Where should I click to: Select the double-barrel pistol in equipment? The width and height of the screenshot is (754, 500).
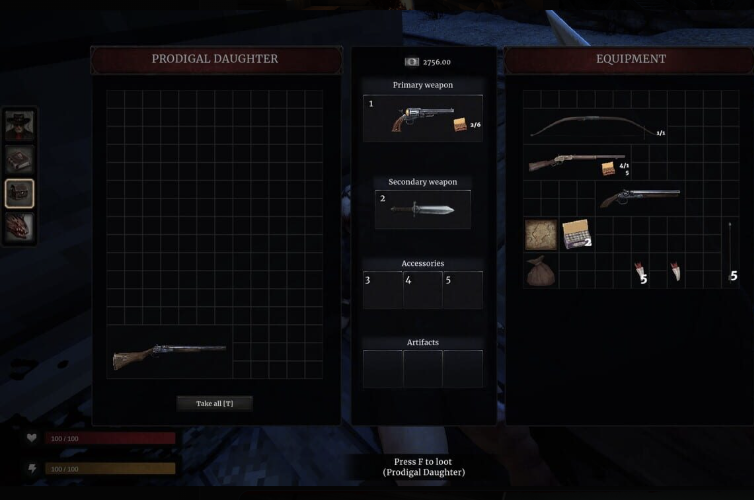[638, 197]
